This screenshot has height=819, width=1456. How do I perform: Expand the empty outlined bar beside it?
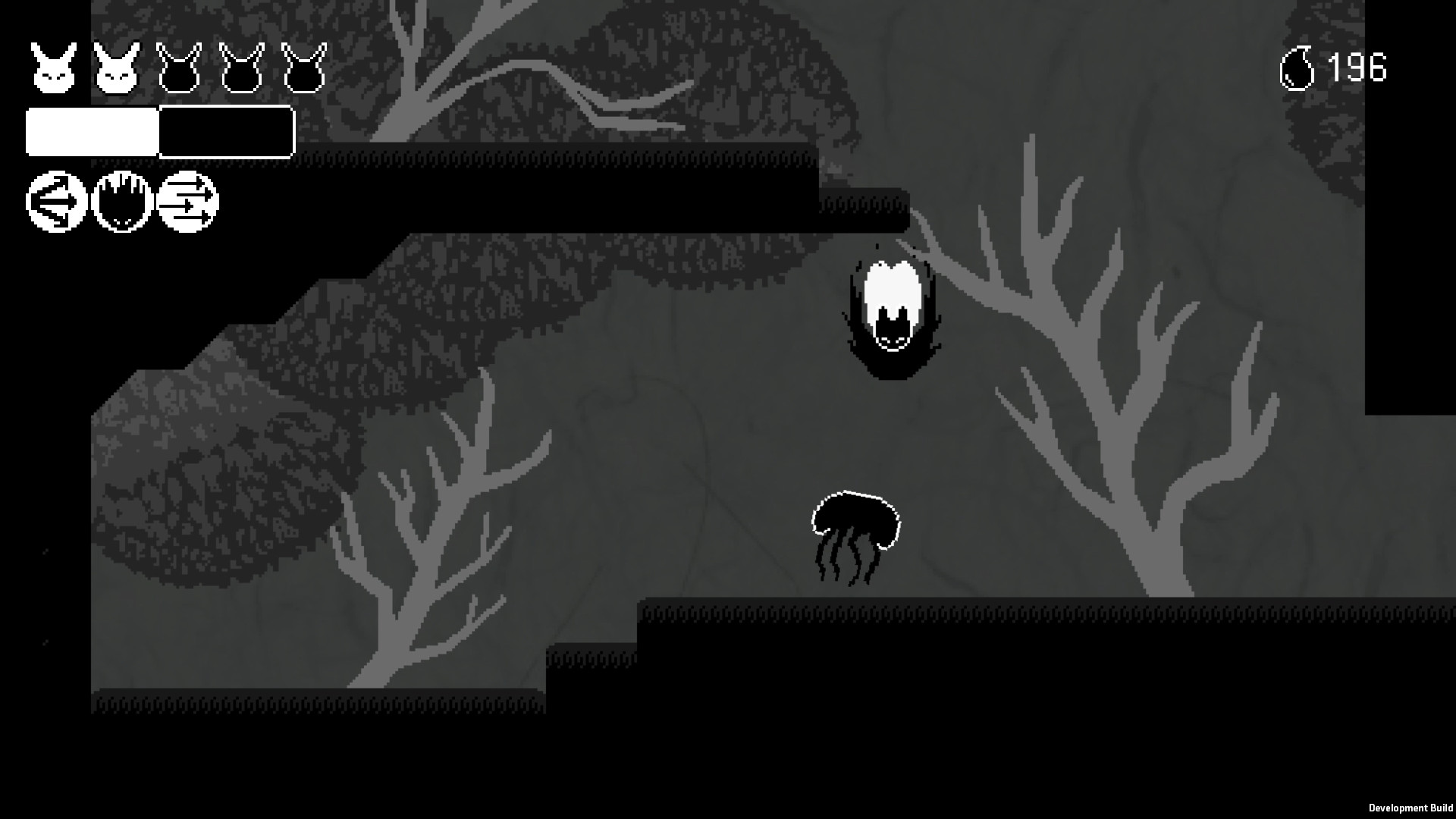(x=226, y=133)
